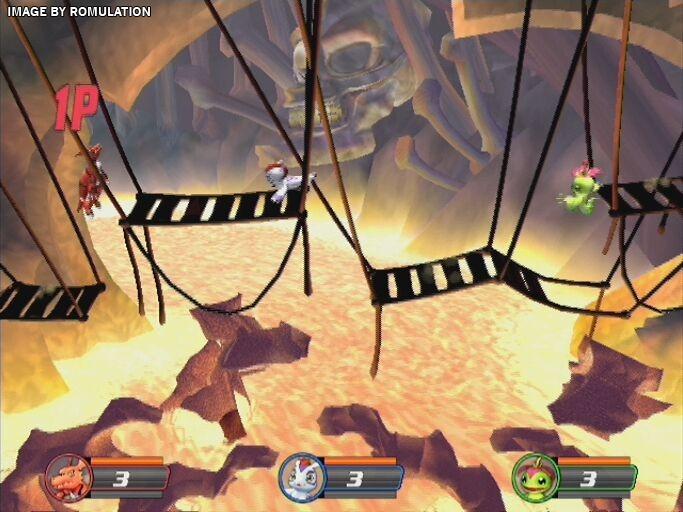Image resolution: width=683 pixels, height=512 pixels.
Task: Click the Guilmon portrait icon
Action: [x=67, y=477]
